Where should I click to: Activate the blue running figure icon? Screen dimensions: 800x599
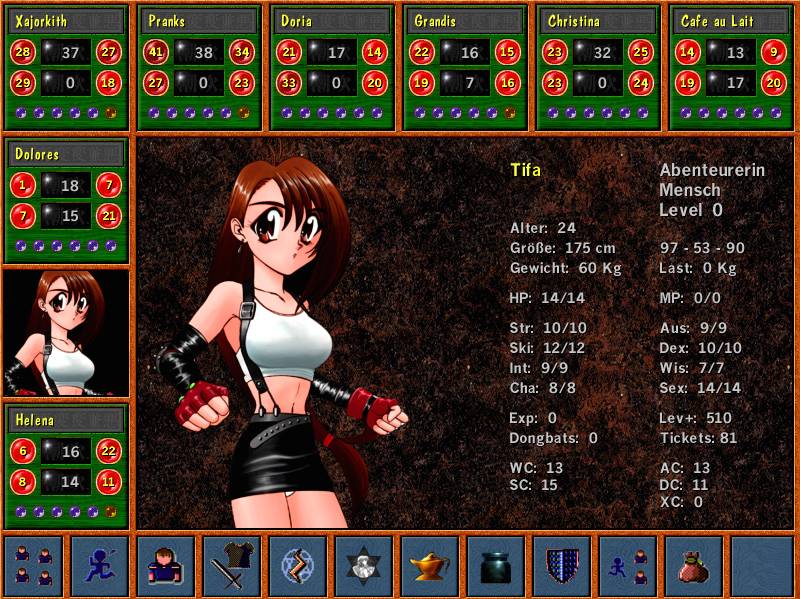(99, 565)
